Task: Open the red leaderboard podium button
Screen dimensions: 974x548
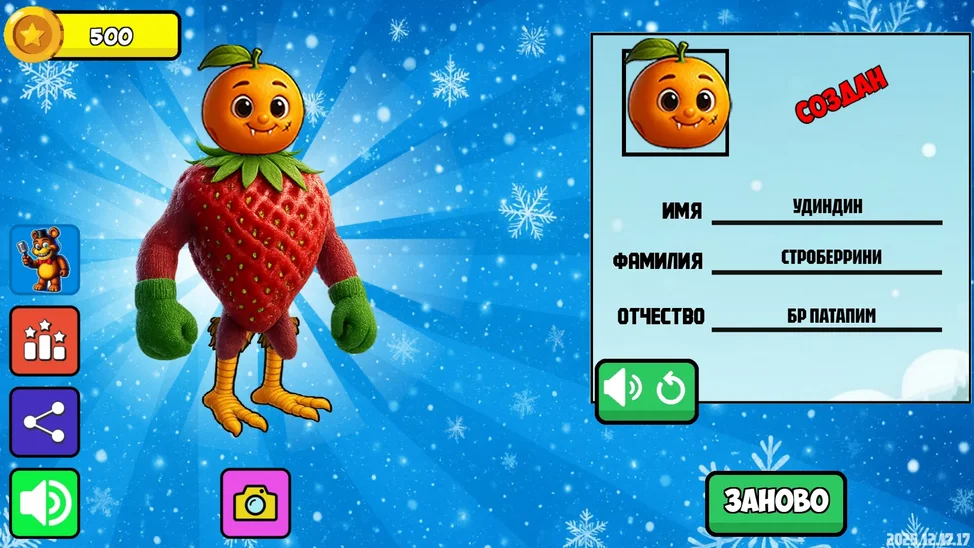Action: point(45,341)
